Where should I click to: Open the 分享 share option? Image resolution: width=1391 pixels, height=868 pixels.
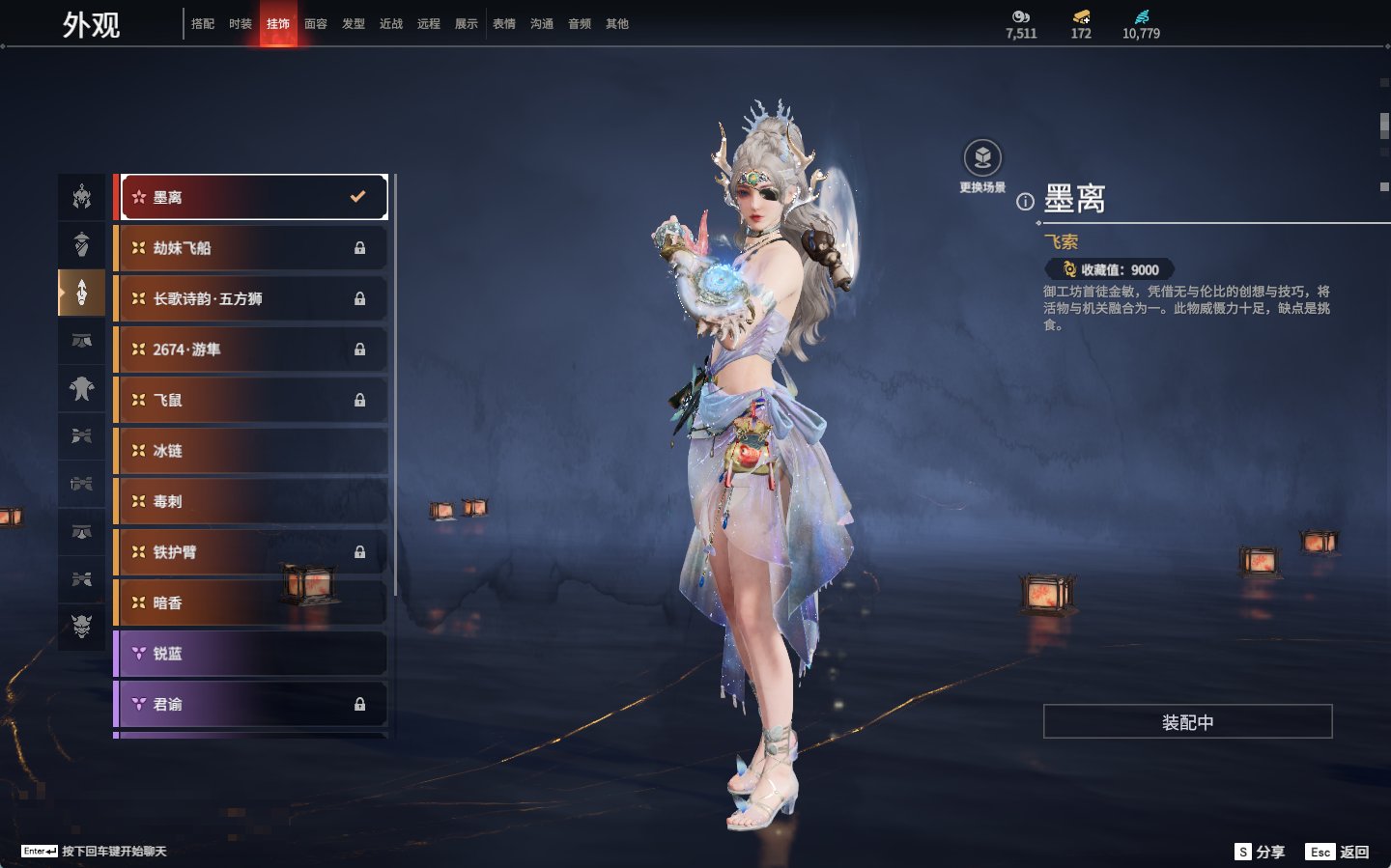tap(1261, 852)
